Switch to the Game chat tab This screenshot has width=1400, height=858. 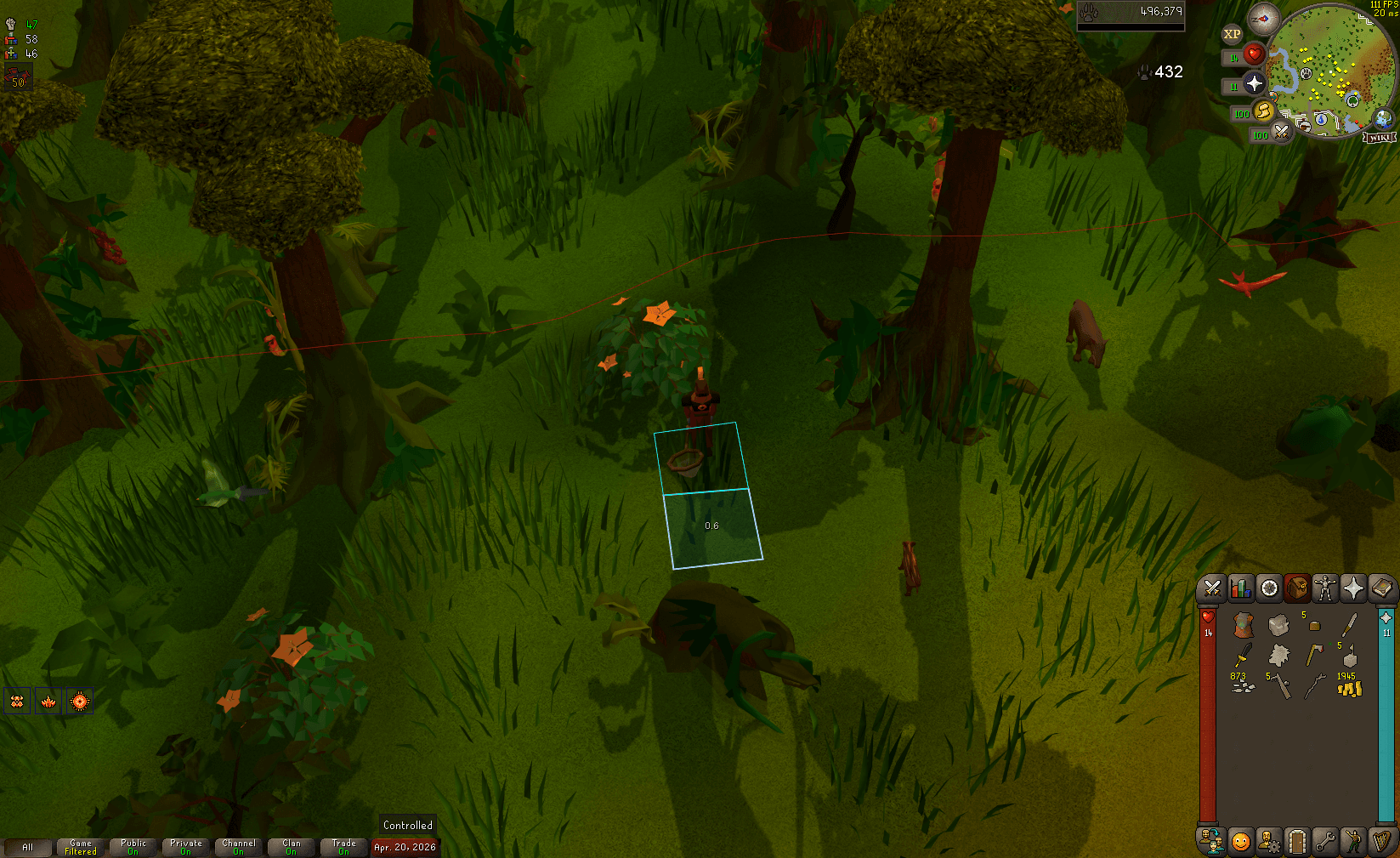click(x=80, y=846)
